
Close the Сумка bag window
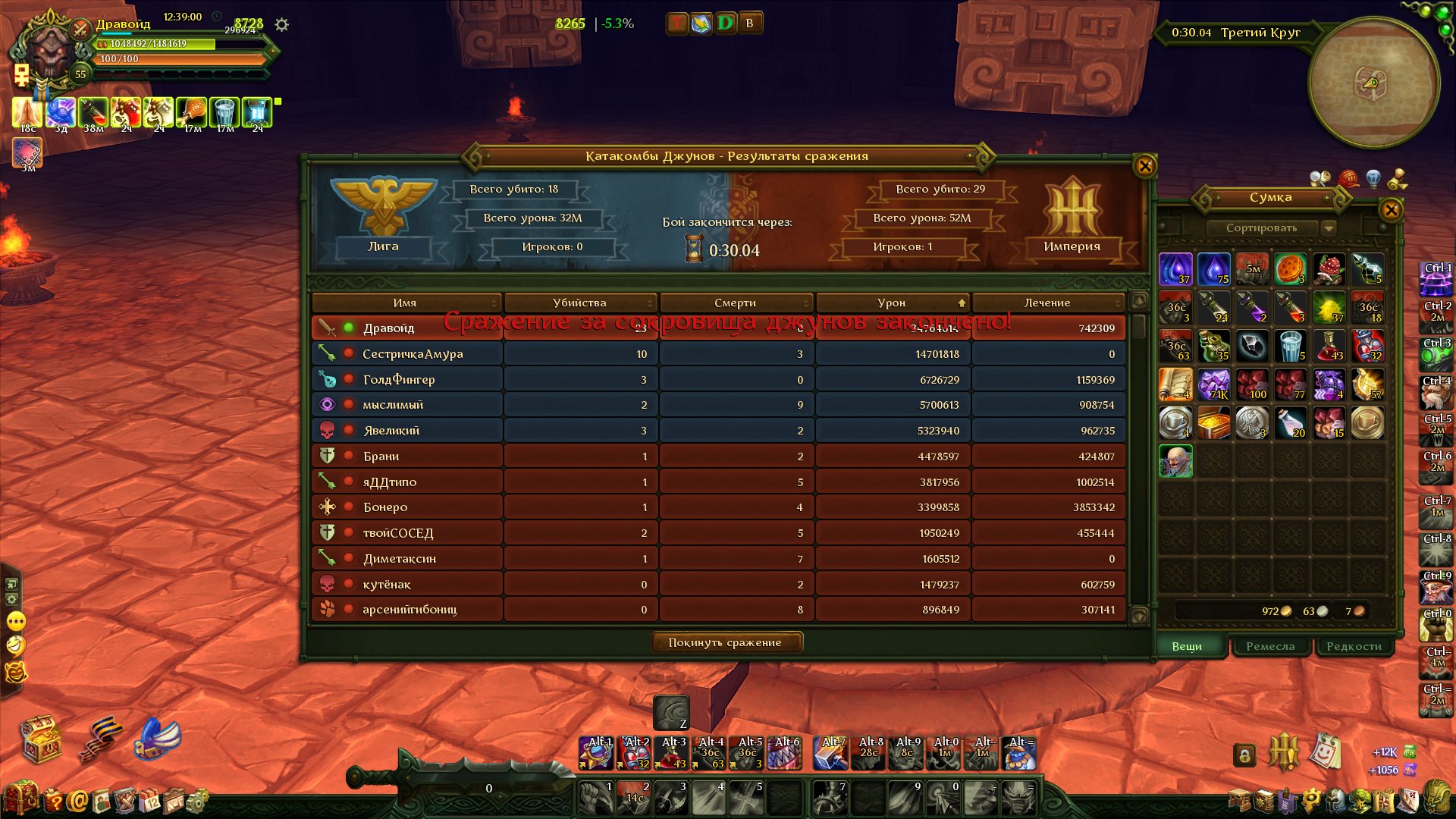[x=1390, y=210]
